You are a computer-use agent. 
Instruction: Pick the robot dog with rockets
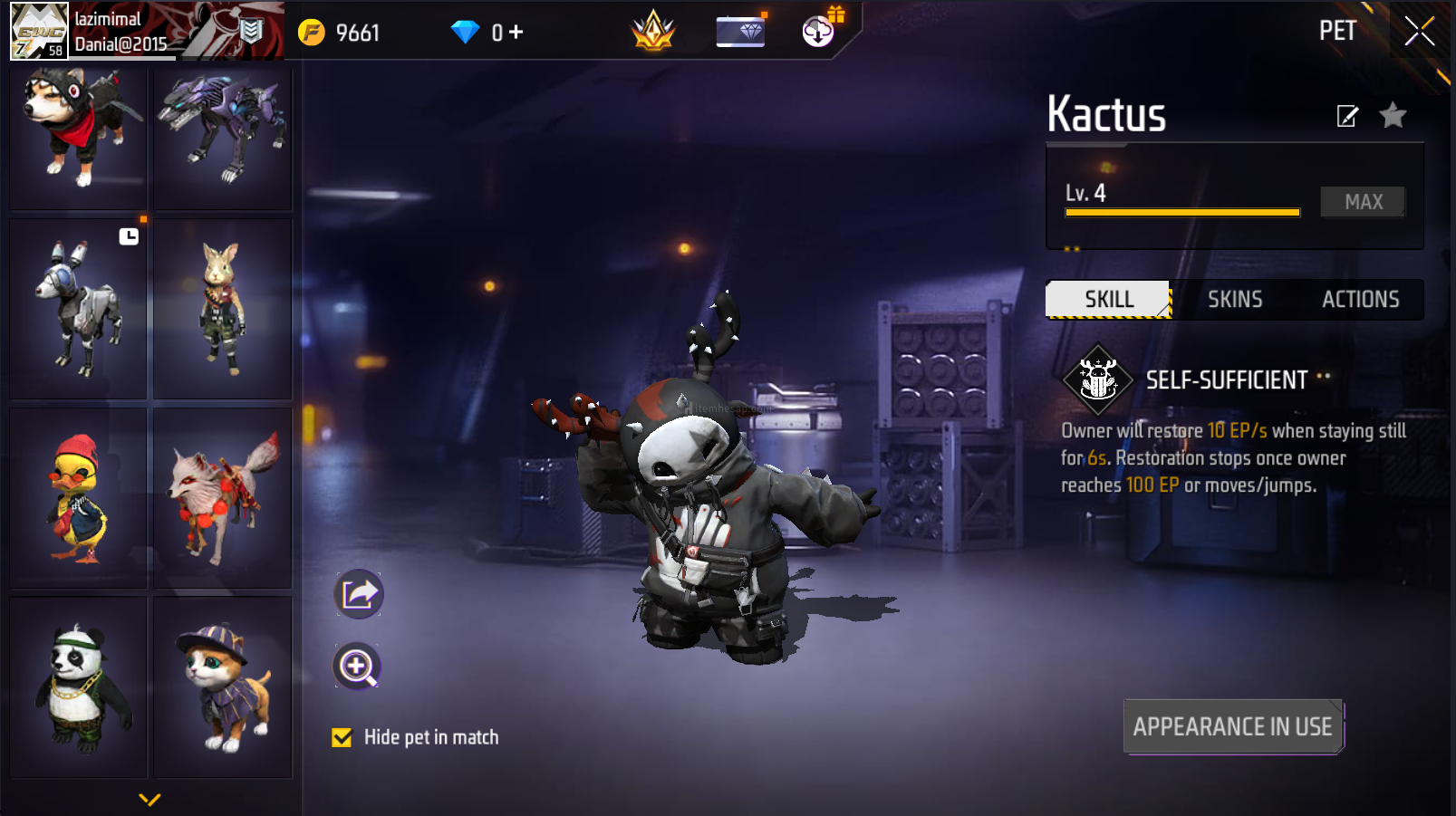pyautogui.click(x=79, y=308)
